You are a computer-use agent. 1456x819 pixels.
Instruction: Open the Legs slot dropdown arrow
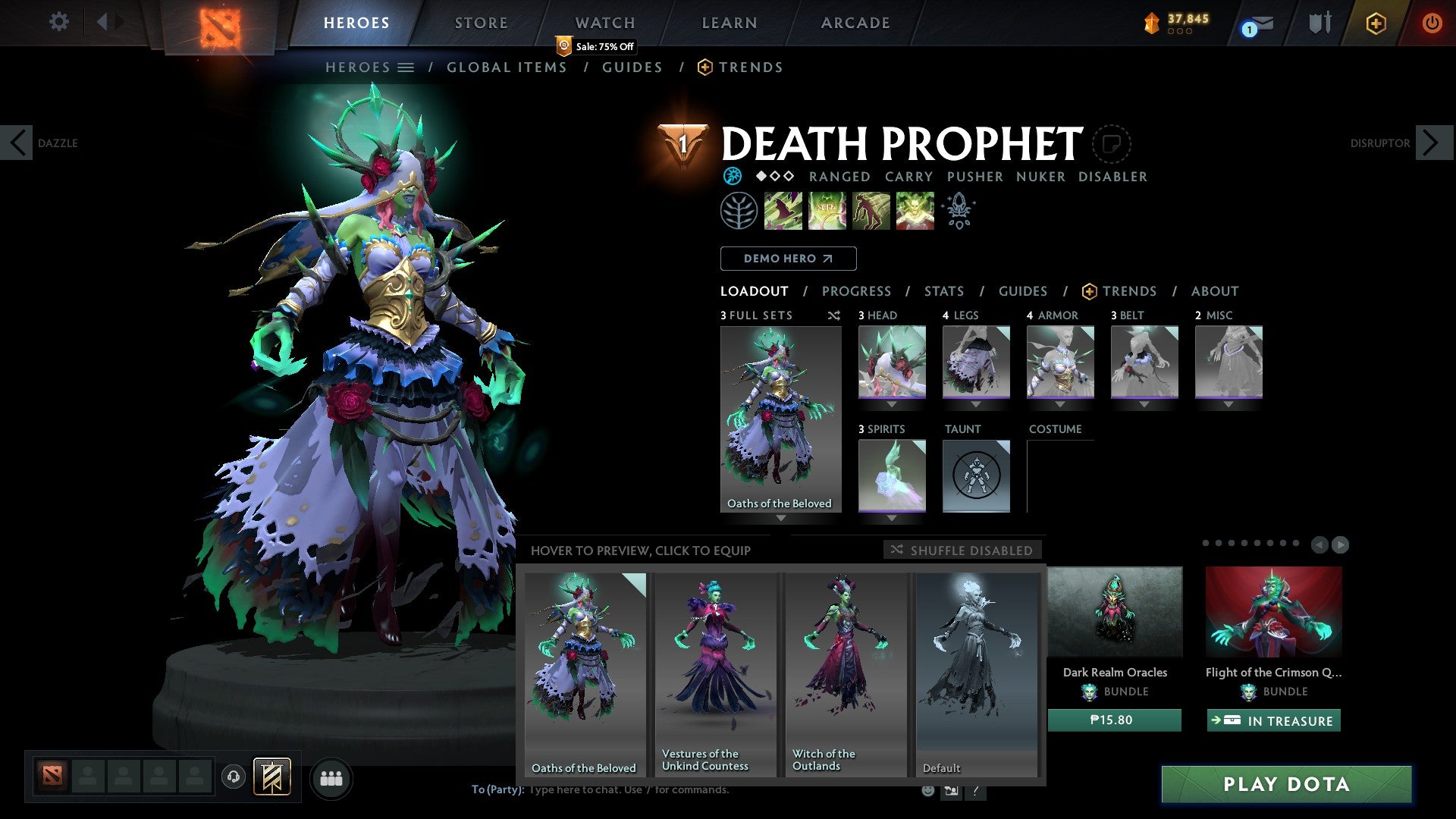click(x=976, y=404)
